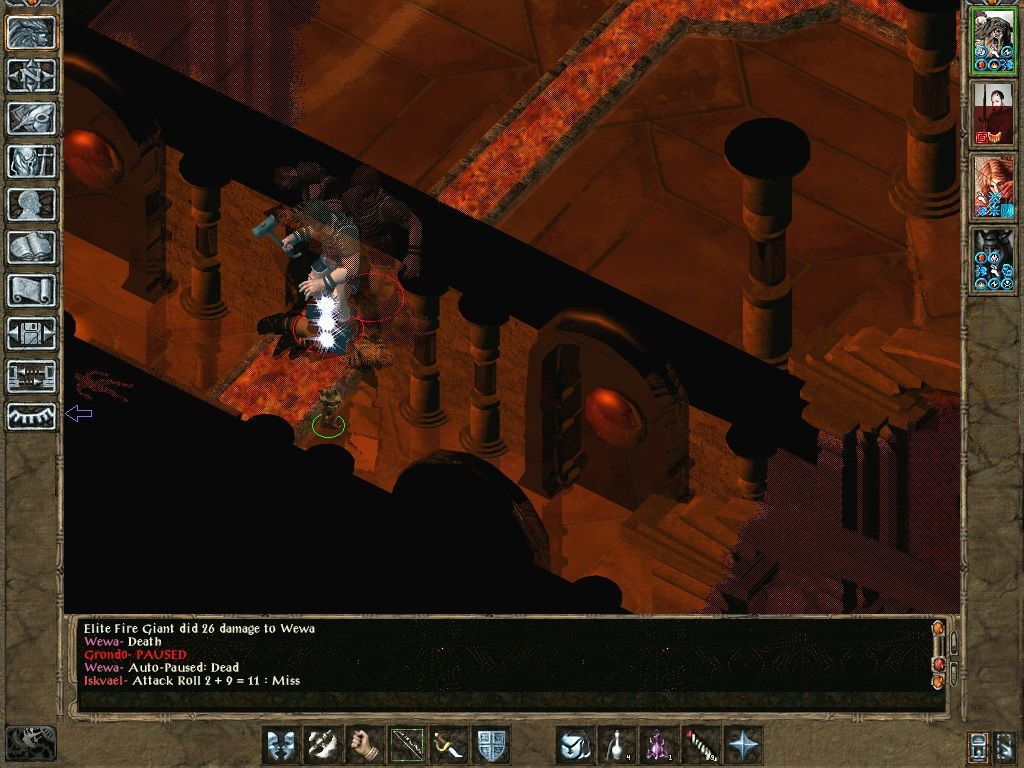Open the floppy disk save options button

point(31,333)
